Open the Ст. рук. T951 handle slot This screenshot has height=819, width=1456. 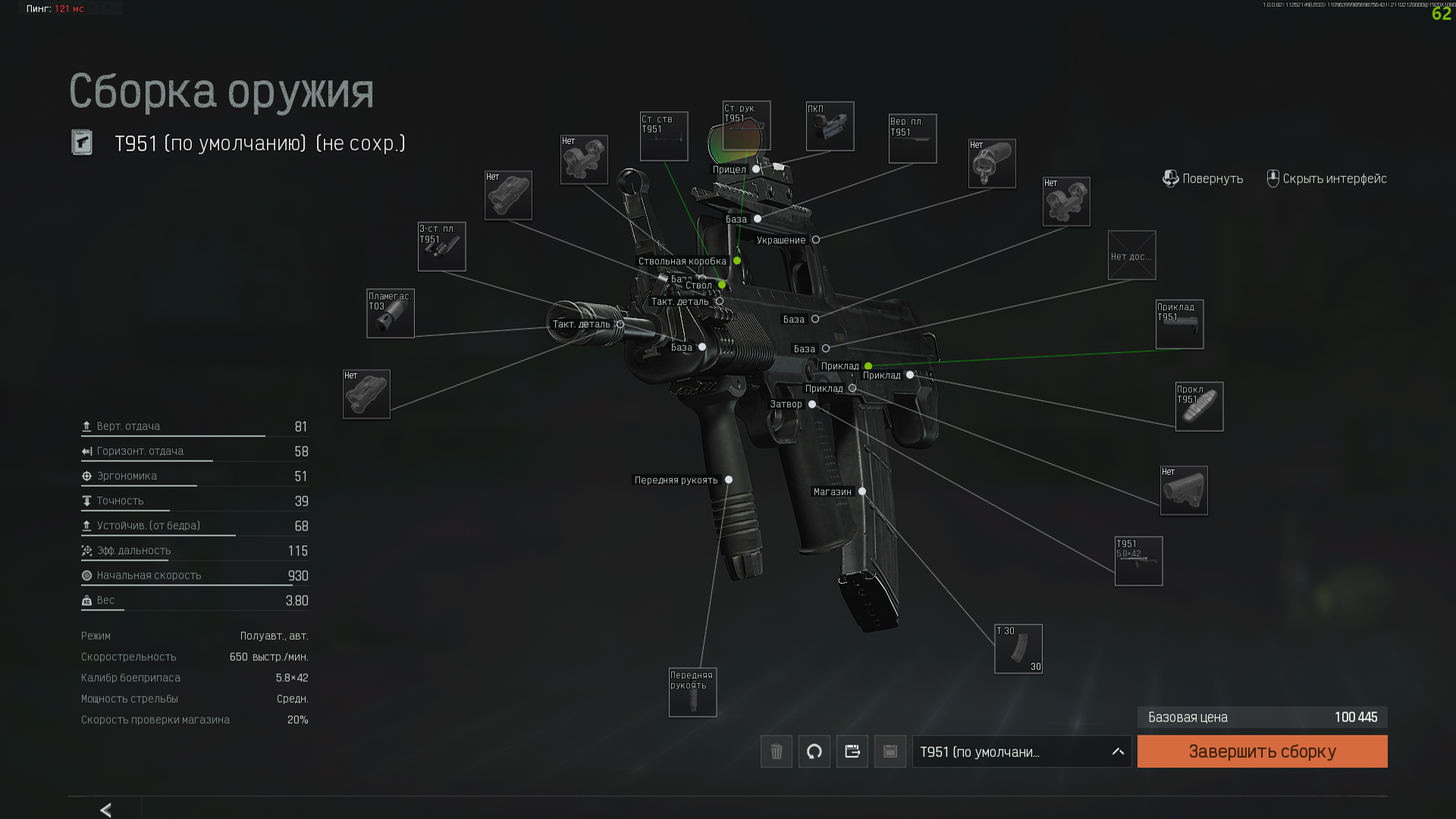(x=746, y=126)
